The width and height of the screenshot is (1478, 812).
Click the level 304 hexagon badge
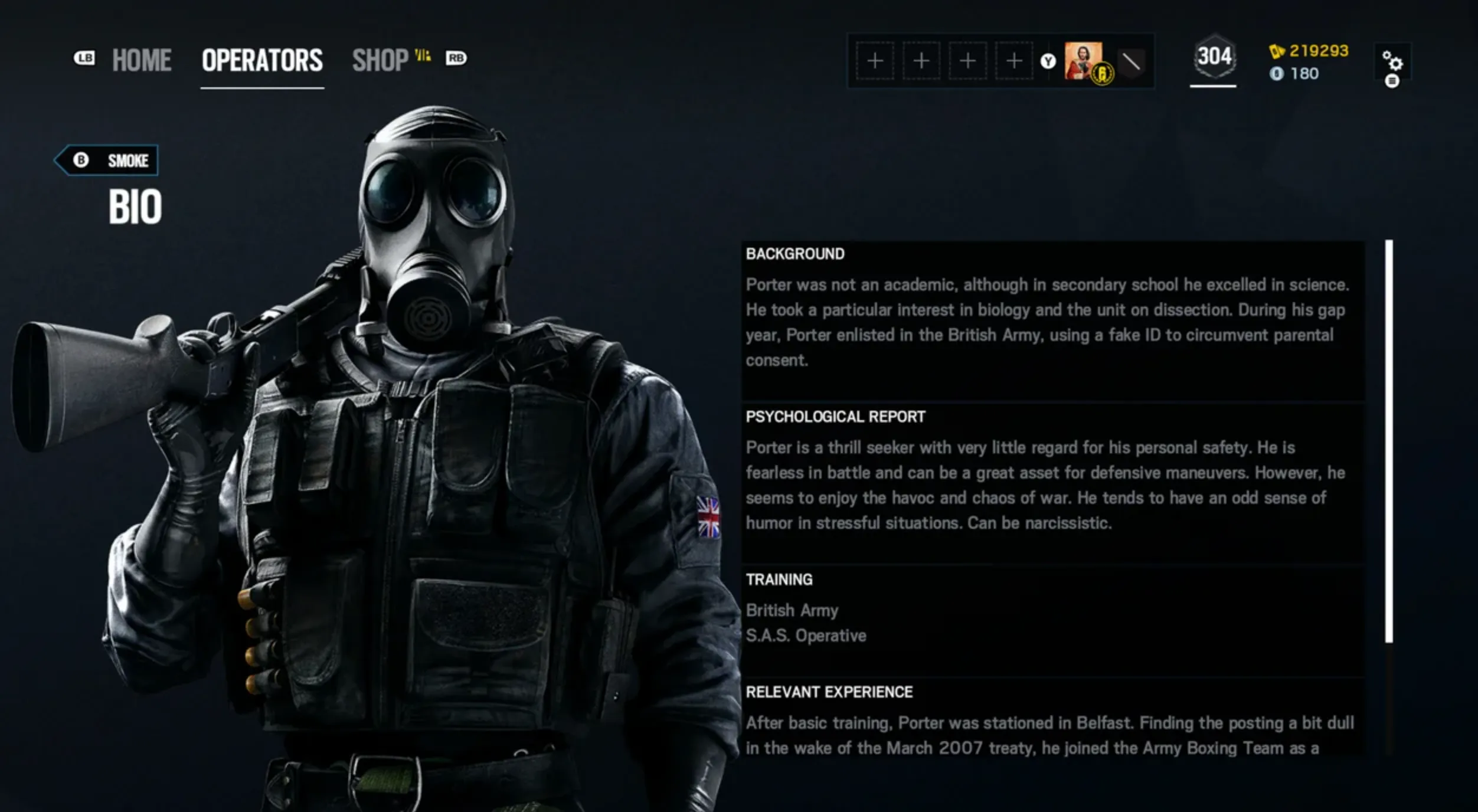(x=1215, y=57)
